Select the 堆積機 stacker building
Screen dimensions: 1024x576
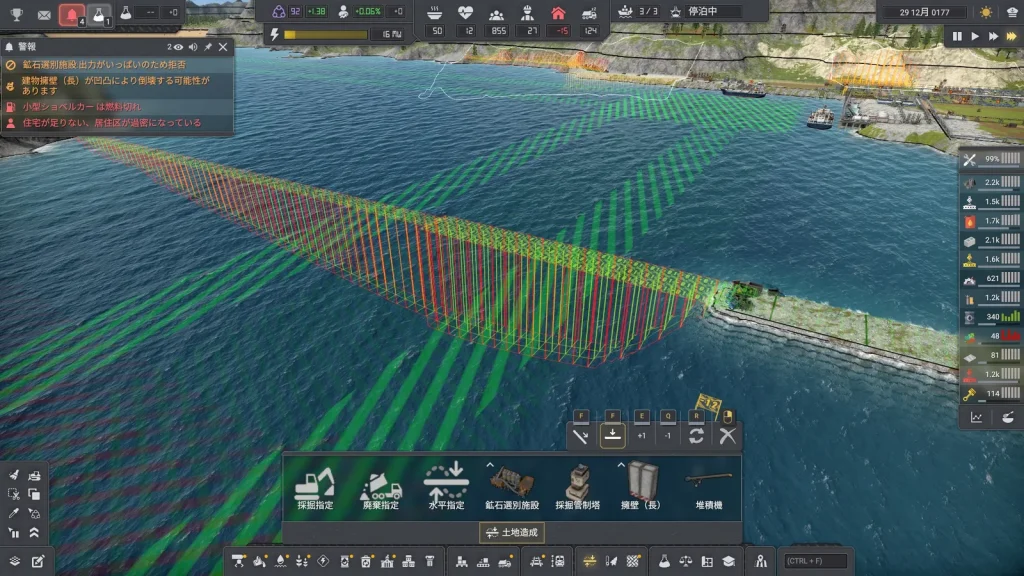tap(708, 487)
